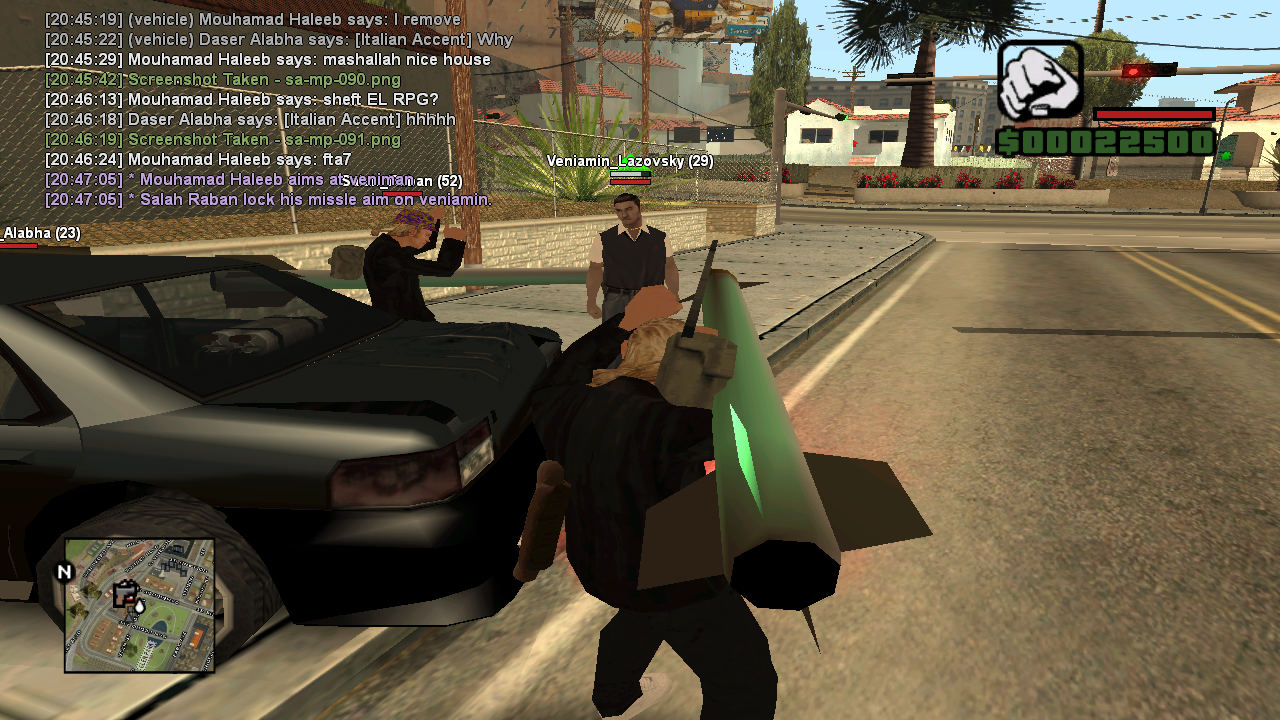Select the triangle player blip on the minimap
The image size is (1280, 720).
tap(129, 619)
